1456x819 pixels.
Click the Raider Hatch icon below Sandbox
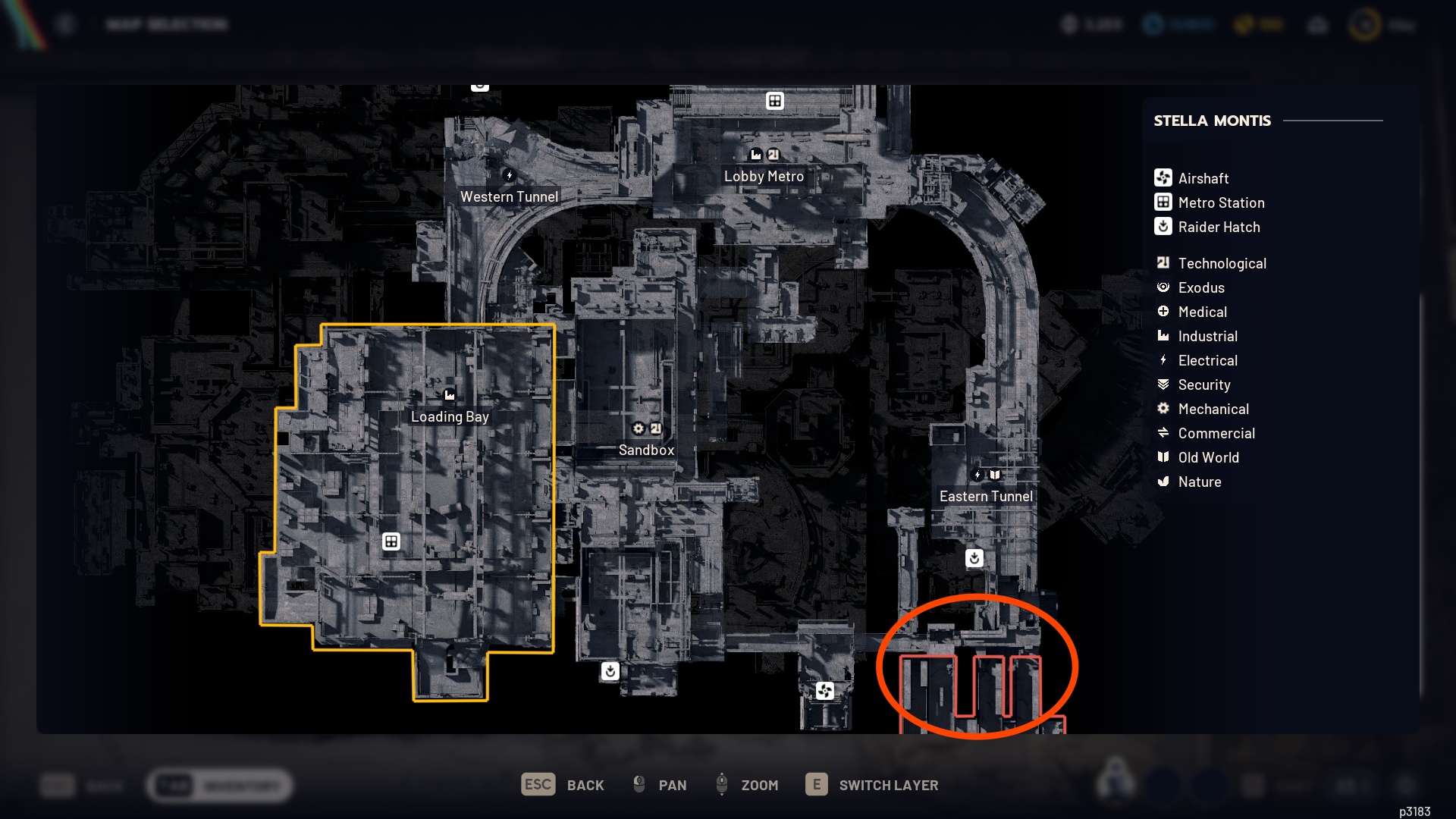tap(610, 670)
